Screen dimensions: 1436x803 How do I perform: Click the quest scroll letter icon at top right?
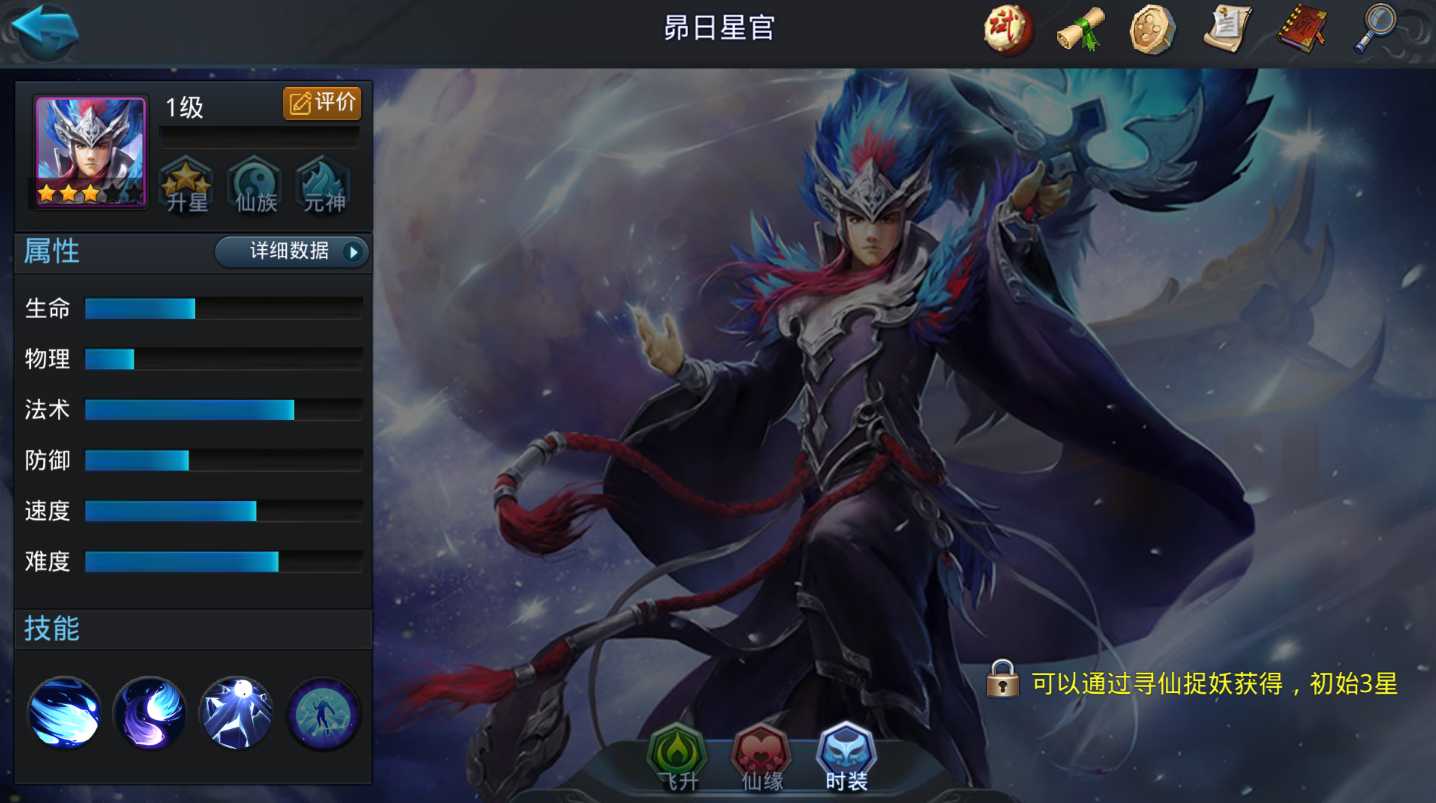tap(1227, 29)
